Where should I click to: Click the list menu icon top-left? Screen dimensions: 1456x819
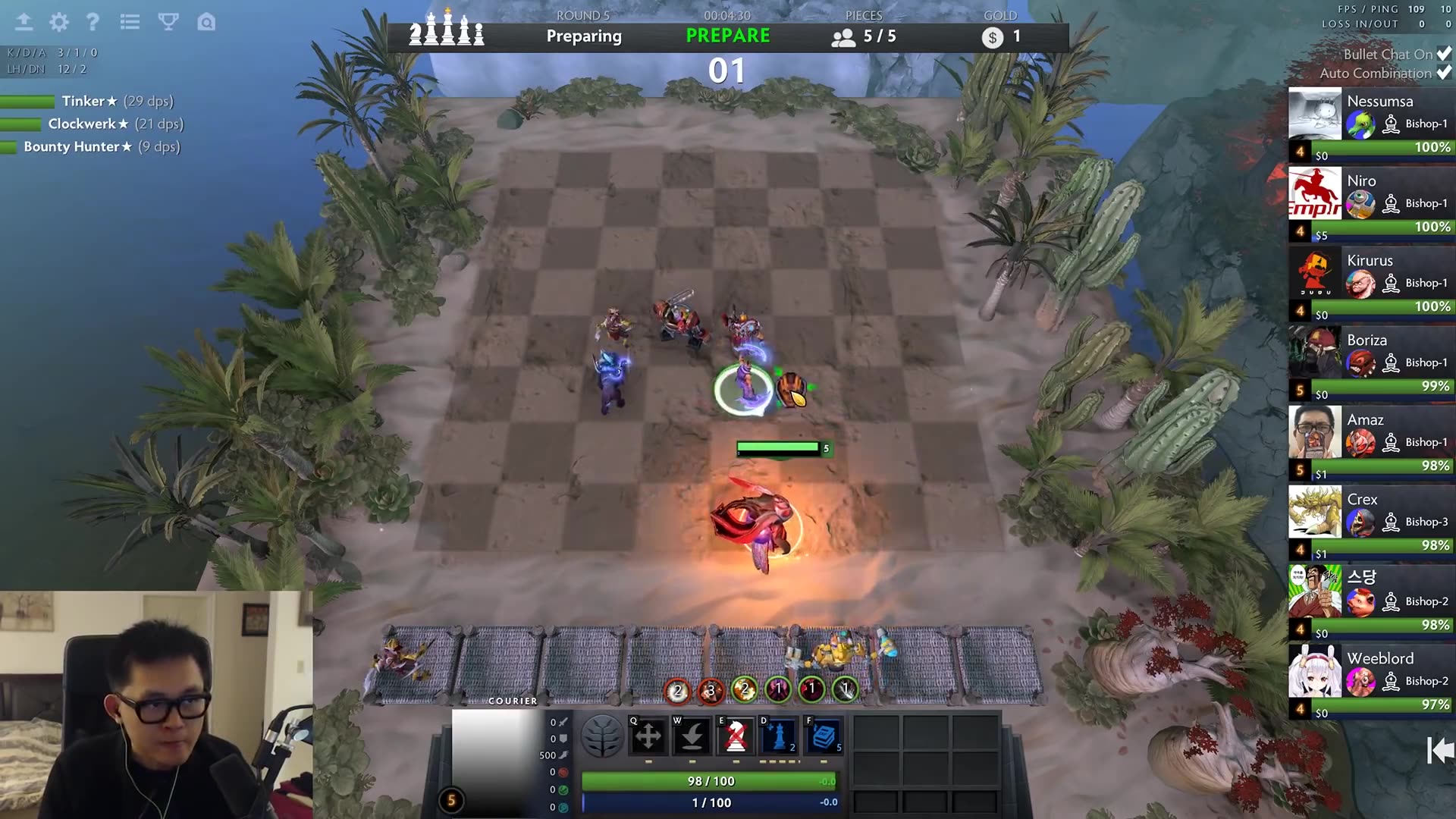click(x=130, y=23)
